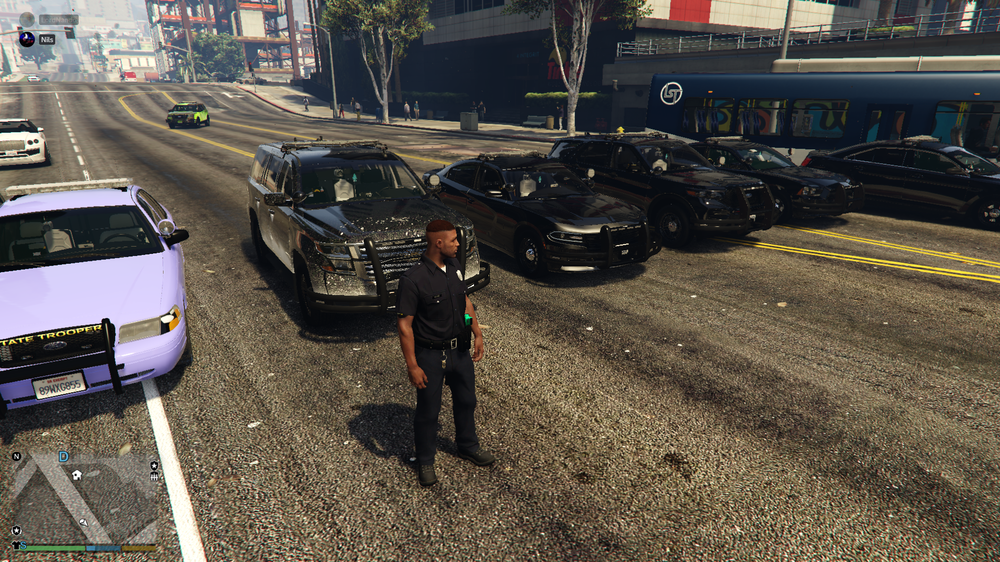Select the safehouse blip on the minimap
The image size is (1000, 562).
click(x=77, y=475)
